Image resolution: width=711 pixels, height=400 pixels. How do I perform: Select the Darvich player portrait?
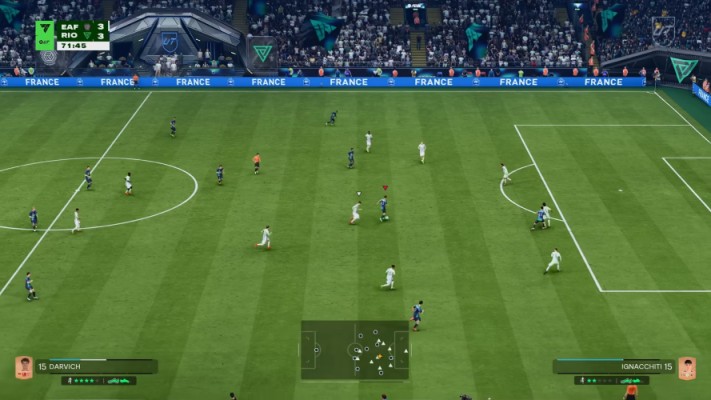coord(24,367)
